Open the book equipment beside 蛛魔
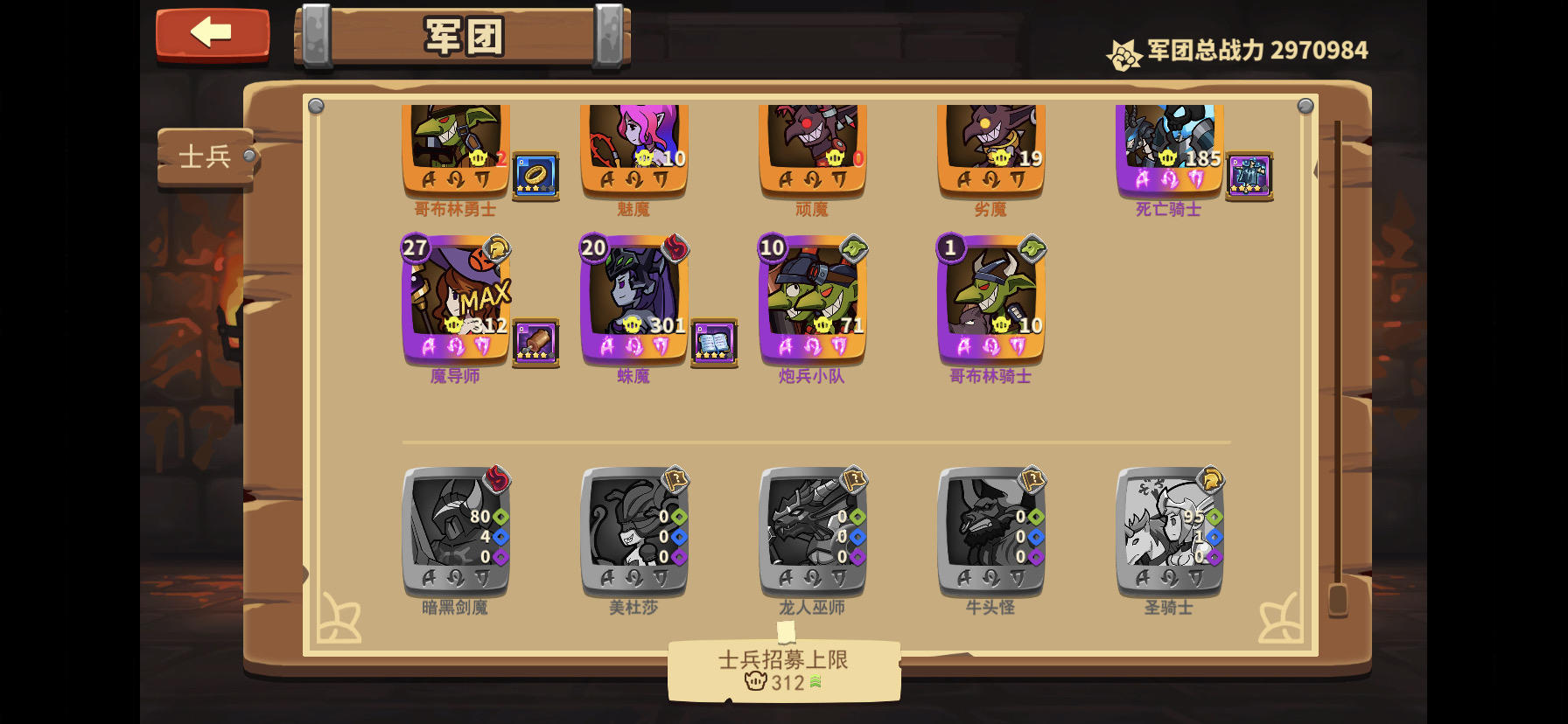Screen dimensions: 1568x724 pos(714,344)
